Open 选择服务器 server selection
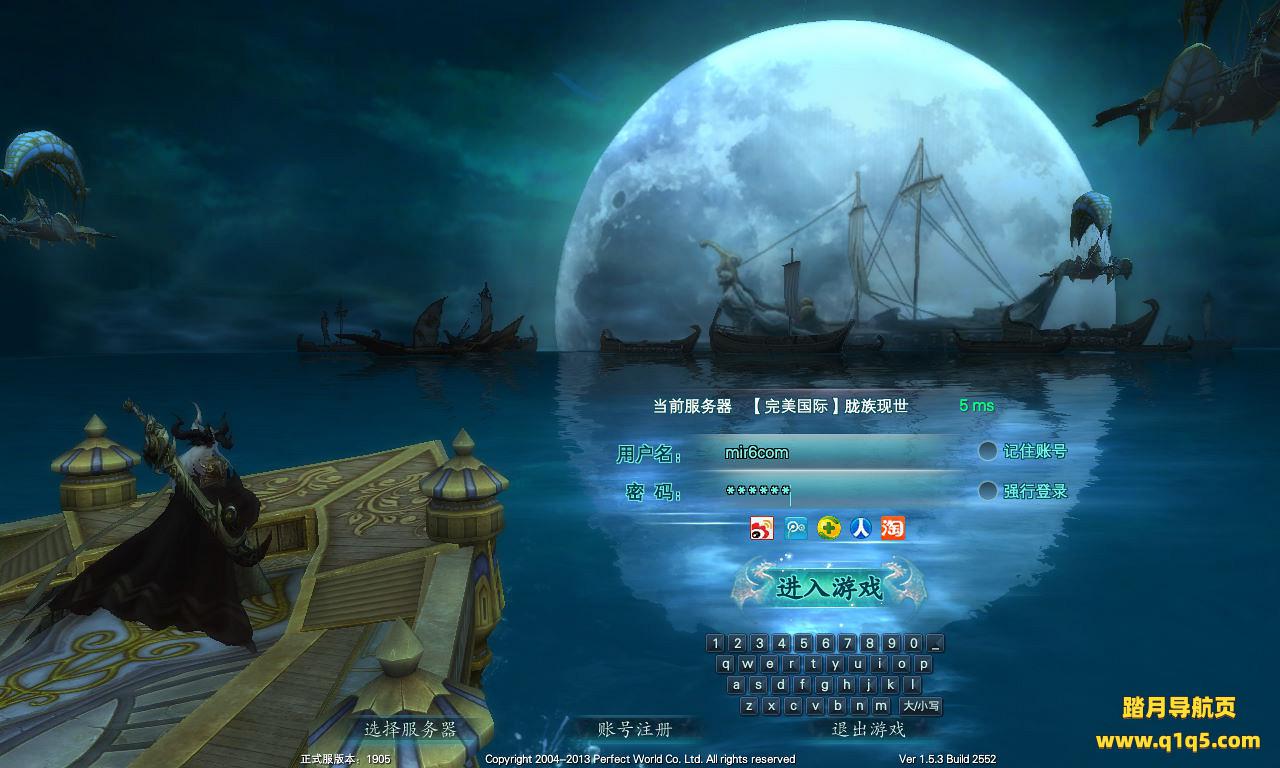Viewport: 1280px width, 768px height. click(410, 729)
